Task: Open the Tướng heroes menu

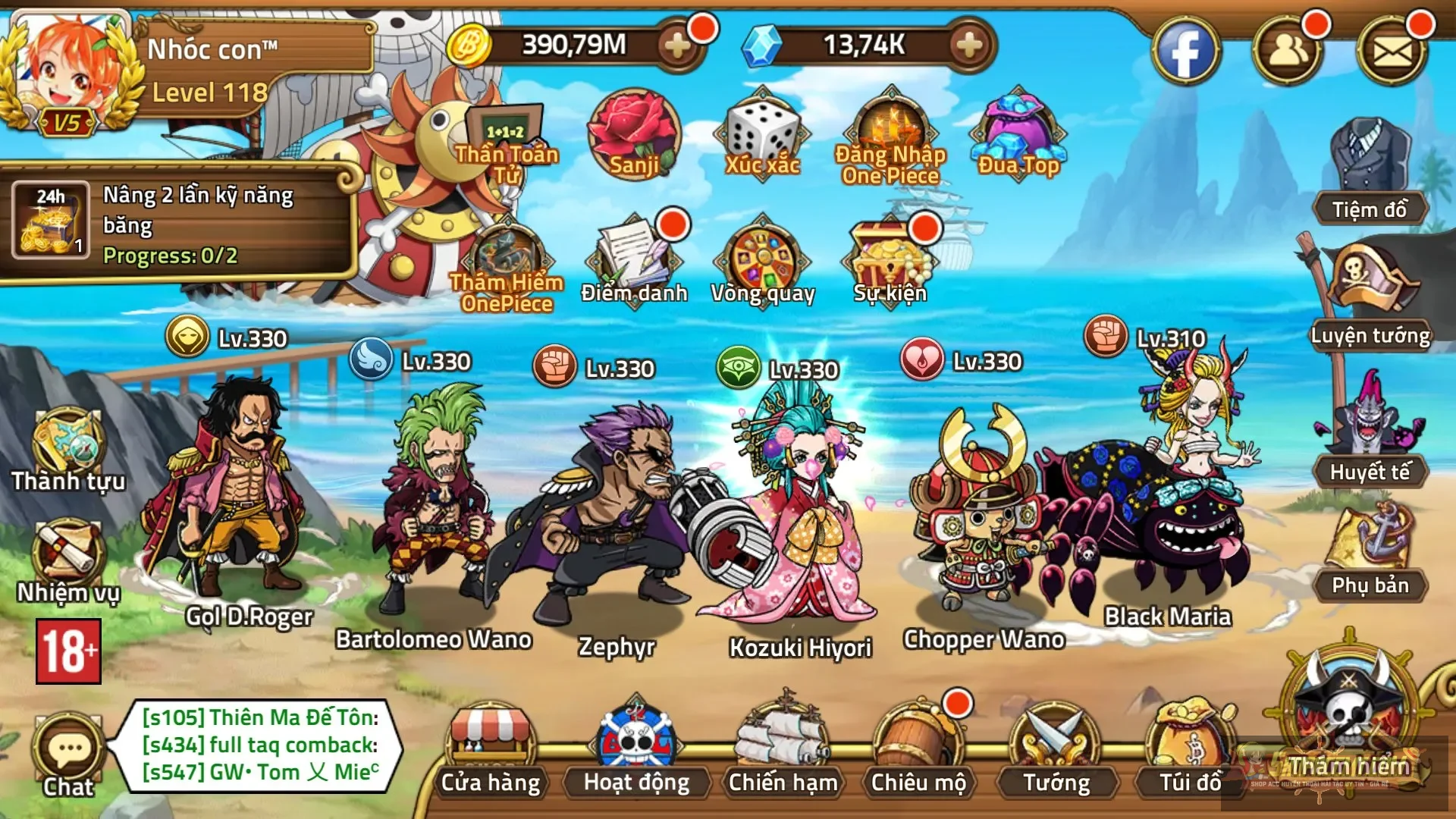Action: coord(1056,747)
